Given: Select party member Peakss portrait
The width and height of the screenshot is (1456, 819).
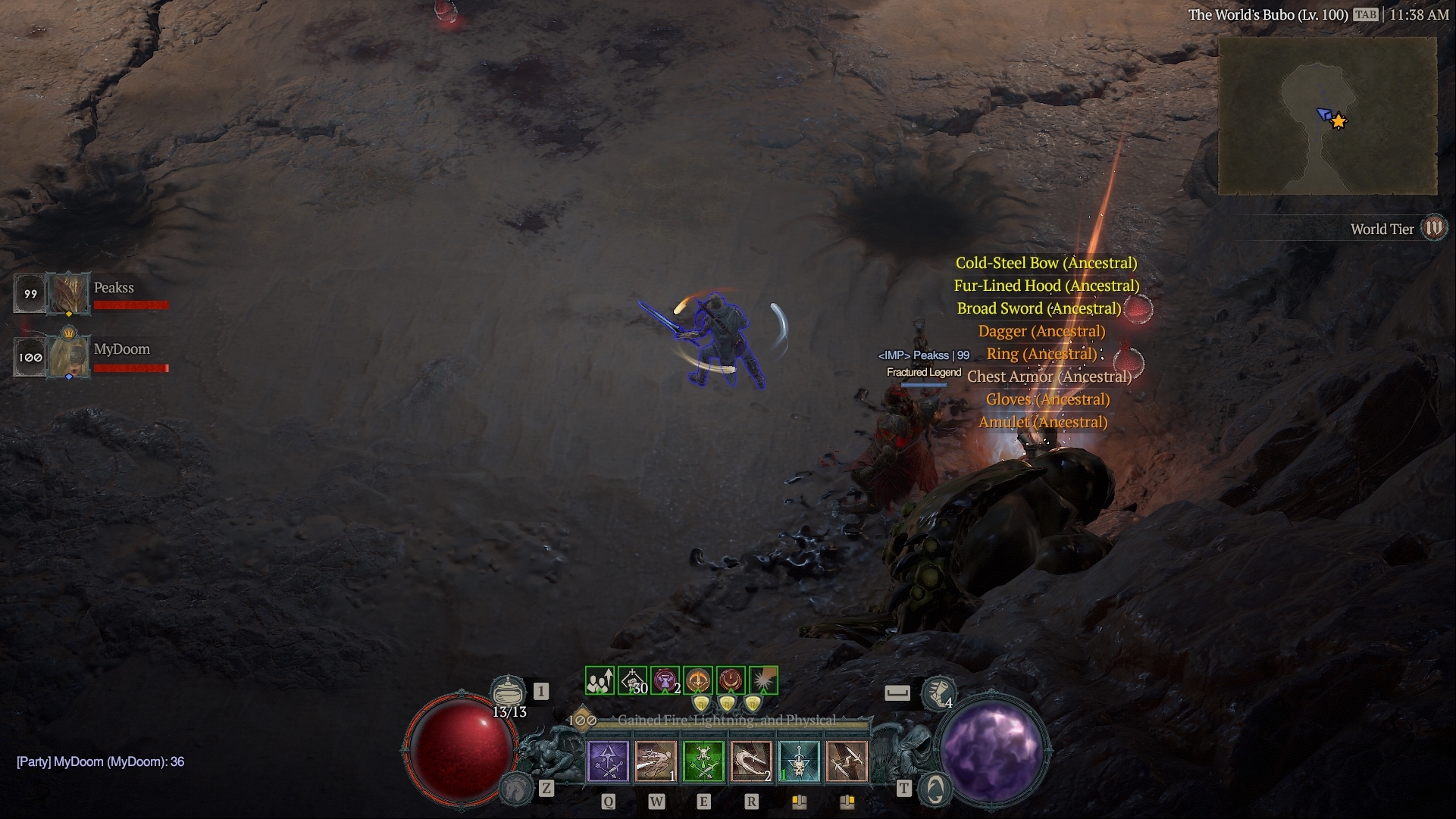Looking at the screenshot, I should click(x=68, y=293).
